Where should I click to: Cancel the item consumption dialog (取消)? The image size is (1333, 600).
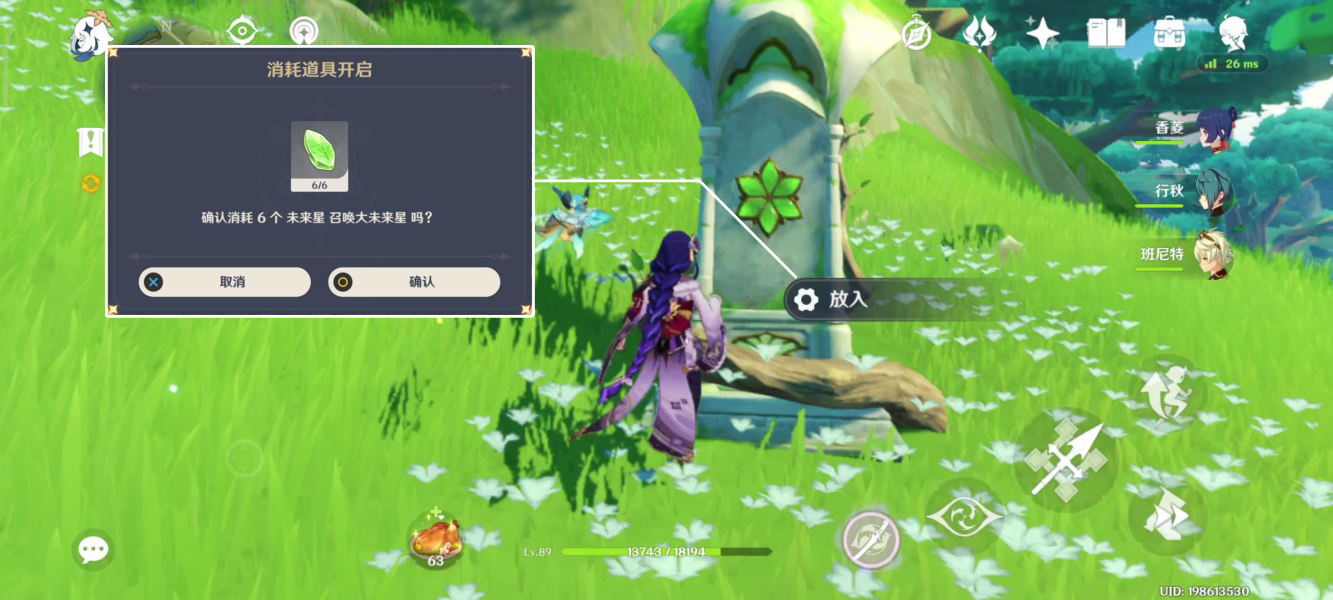[x=224, y=282]
